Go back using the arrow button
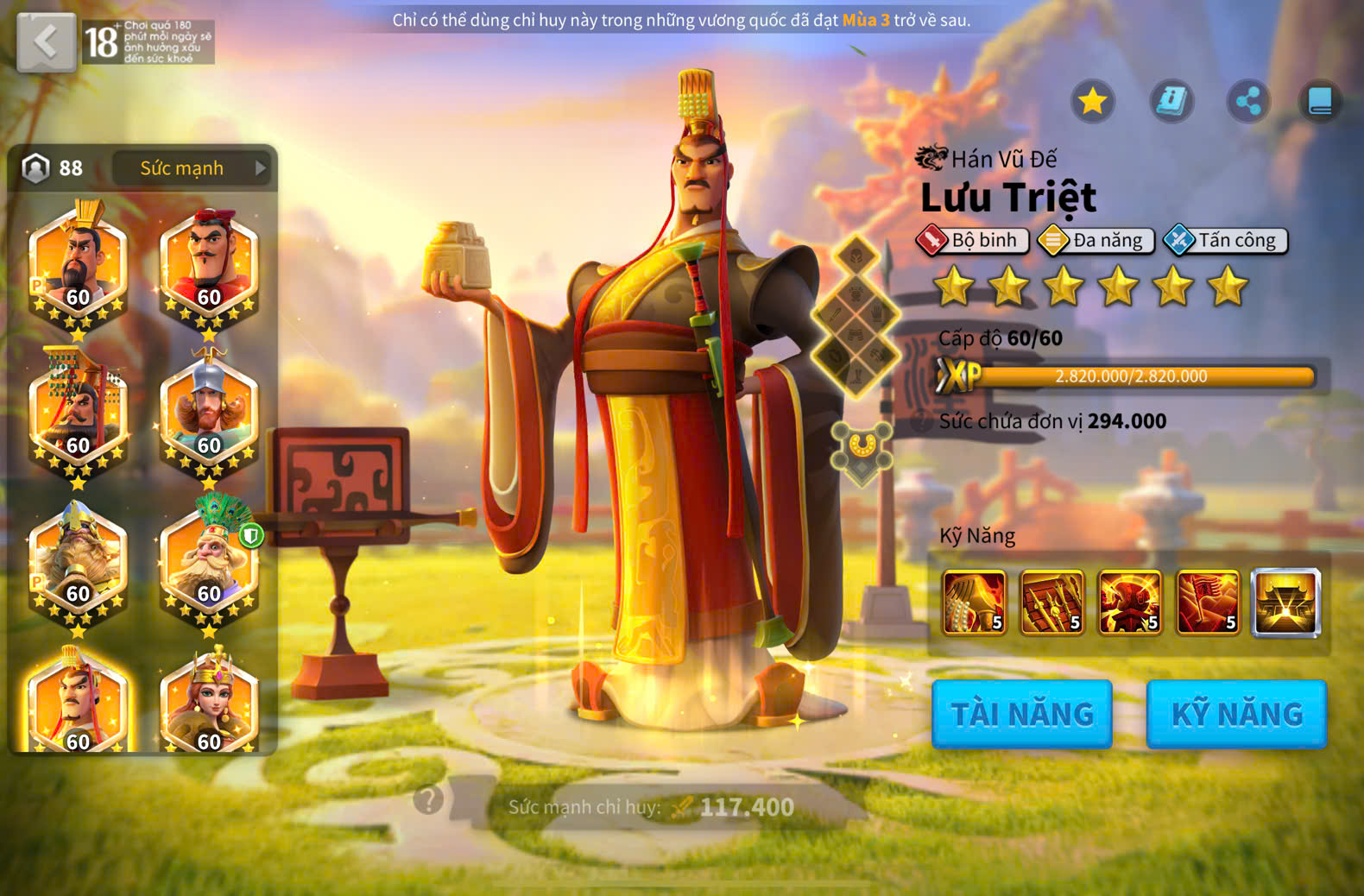 [x=46, y=41]
